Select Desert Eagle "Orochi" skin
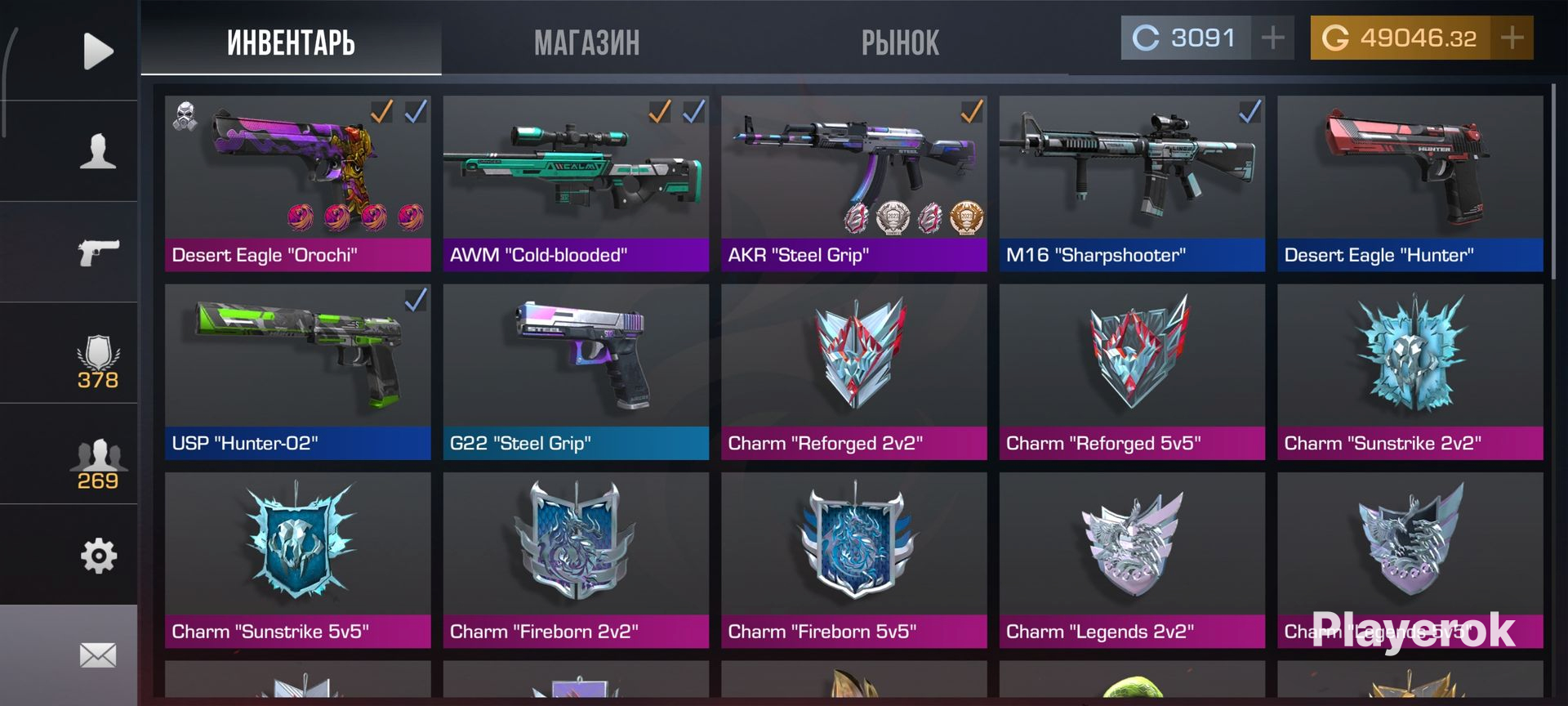 (297, 184)
